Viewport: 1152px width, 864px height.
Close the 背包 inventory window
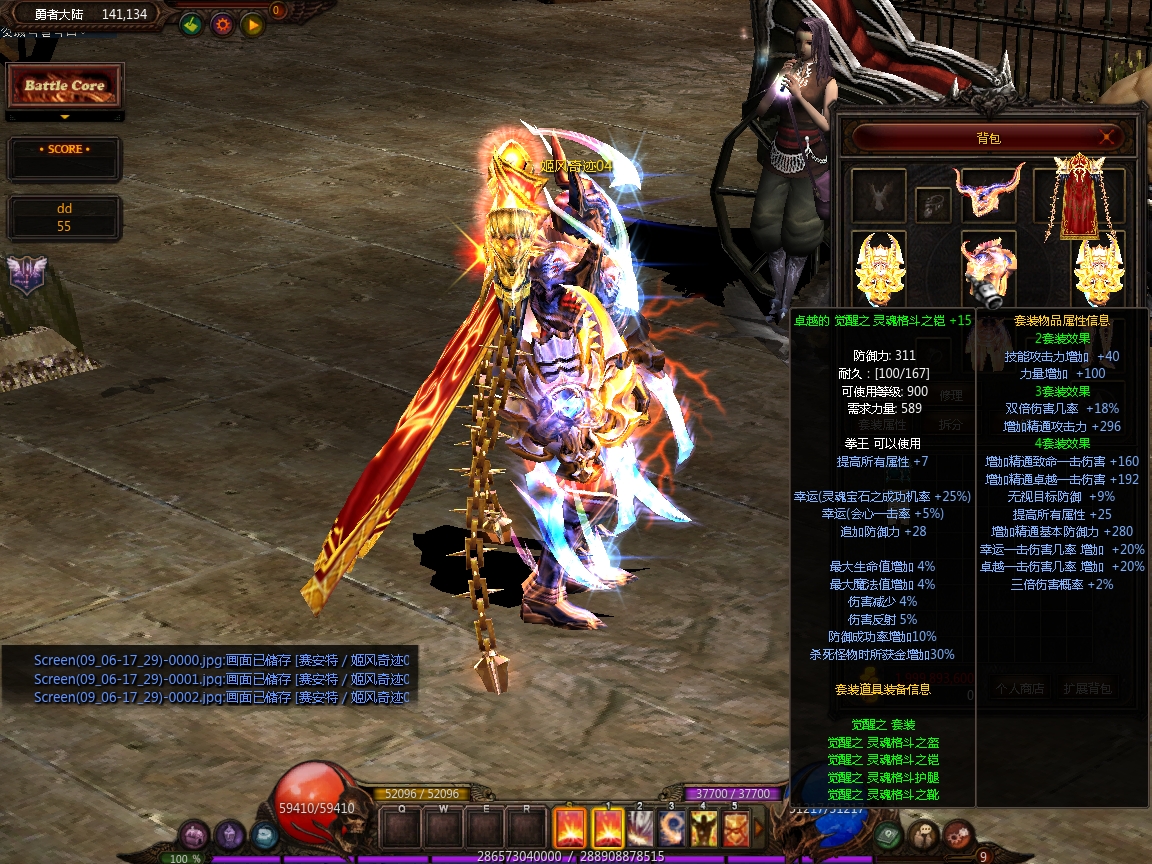(x=1107, y=137)
